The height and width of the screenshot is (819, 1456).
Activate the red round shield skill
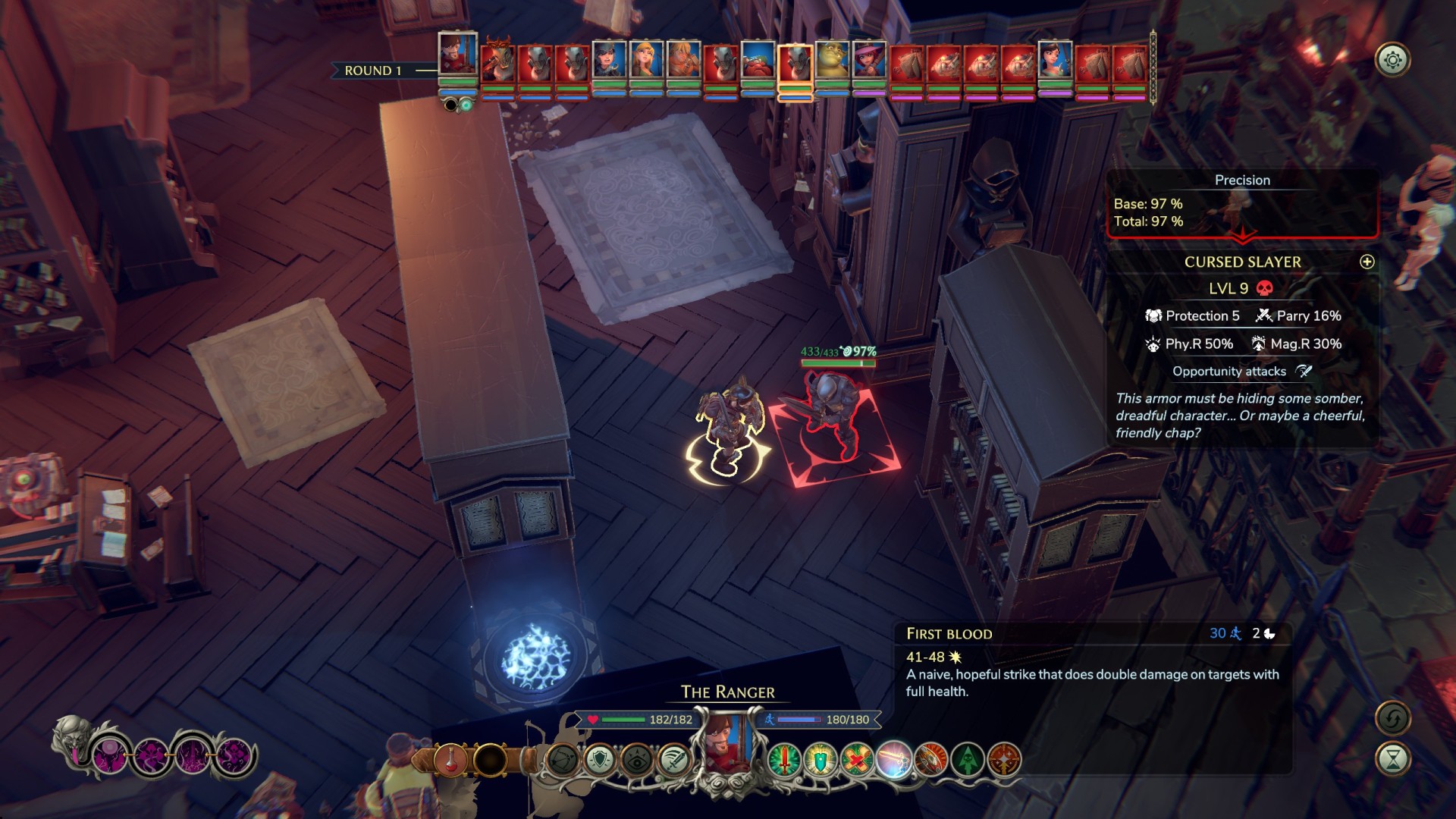(931, 760)
